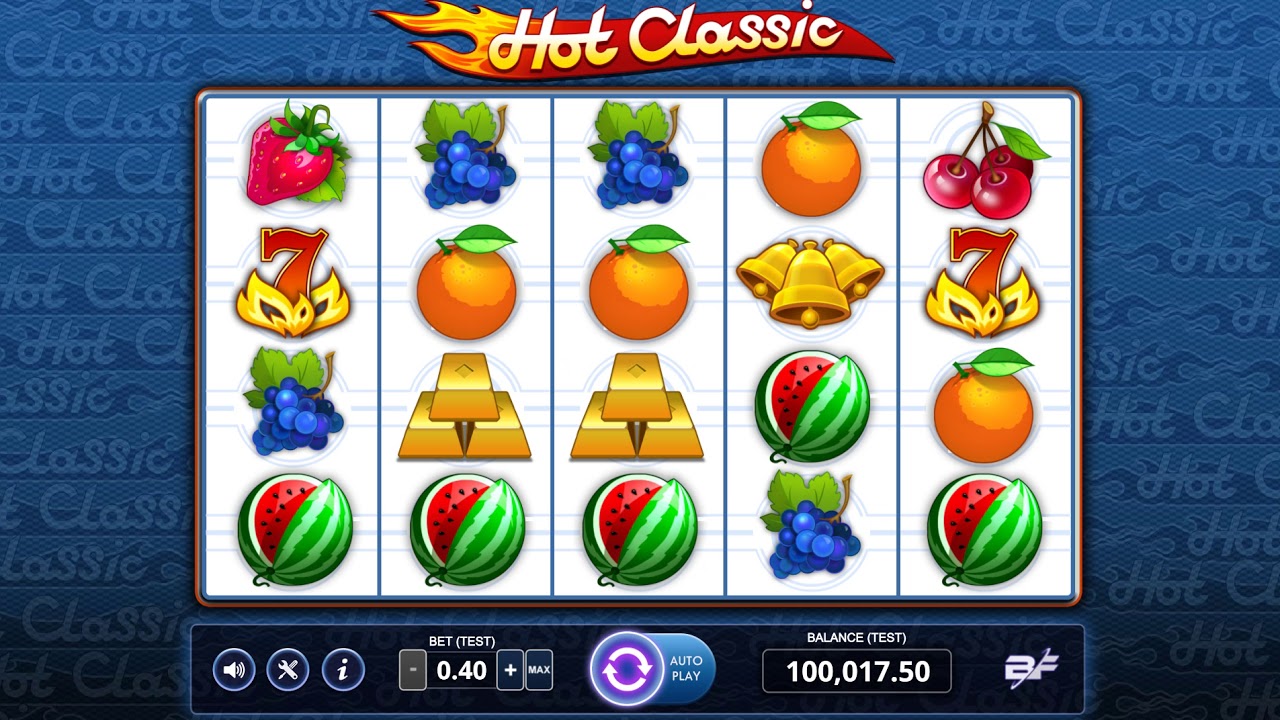Select the watermelon symbol on reel three
Image resolution: width=1280 pixels, height=720 pixels.
pos(637,530)
